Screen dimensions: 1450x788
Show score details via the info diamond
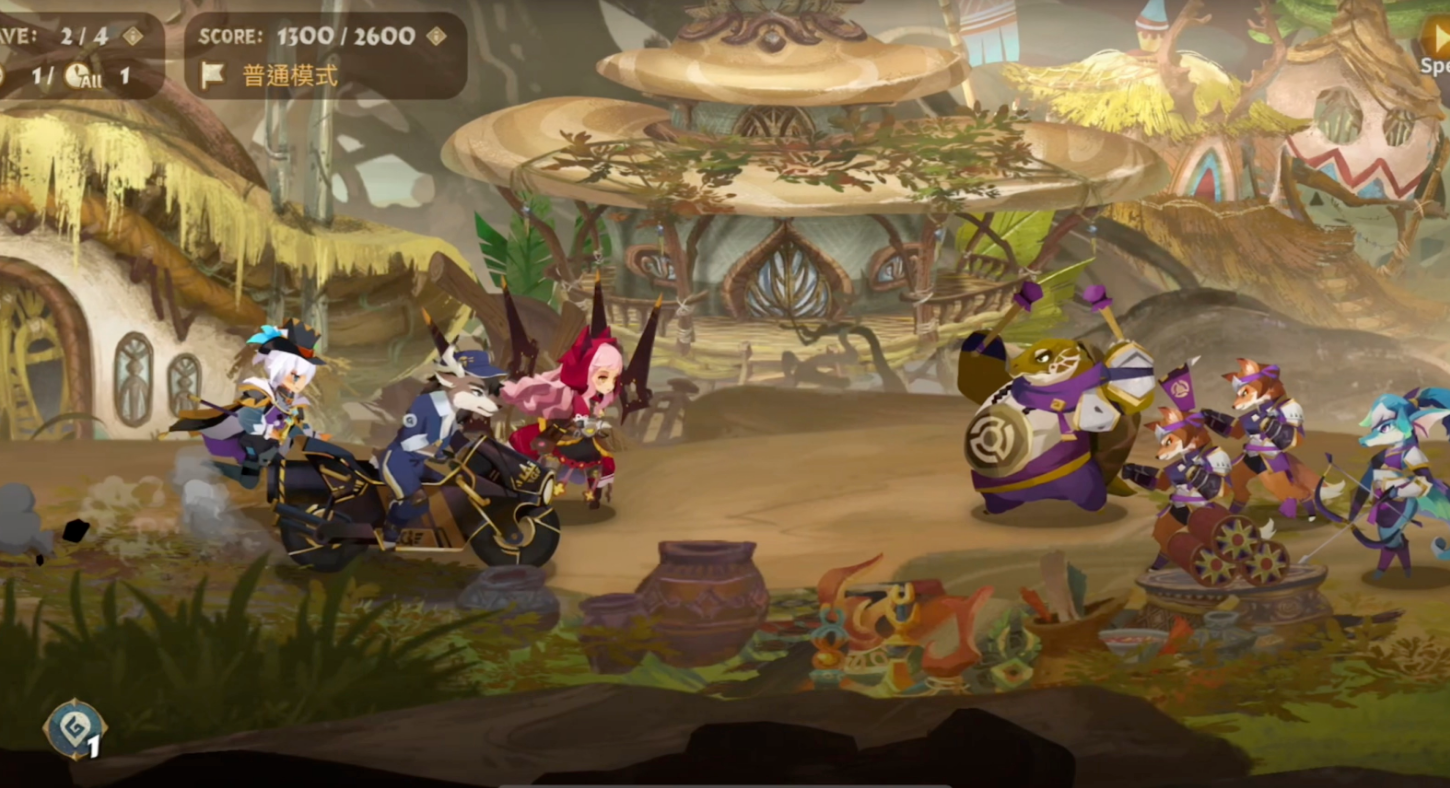coord(436,36)
